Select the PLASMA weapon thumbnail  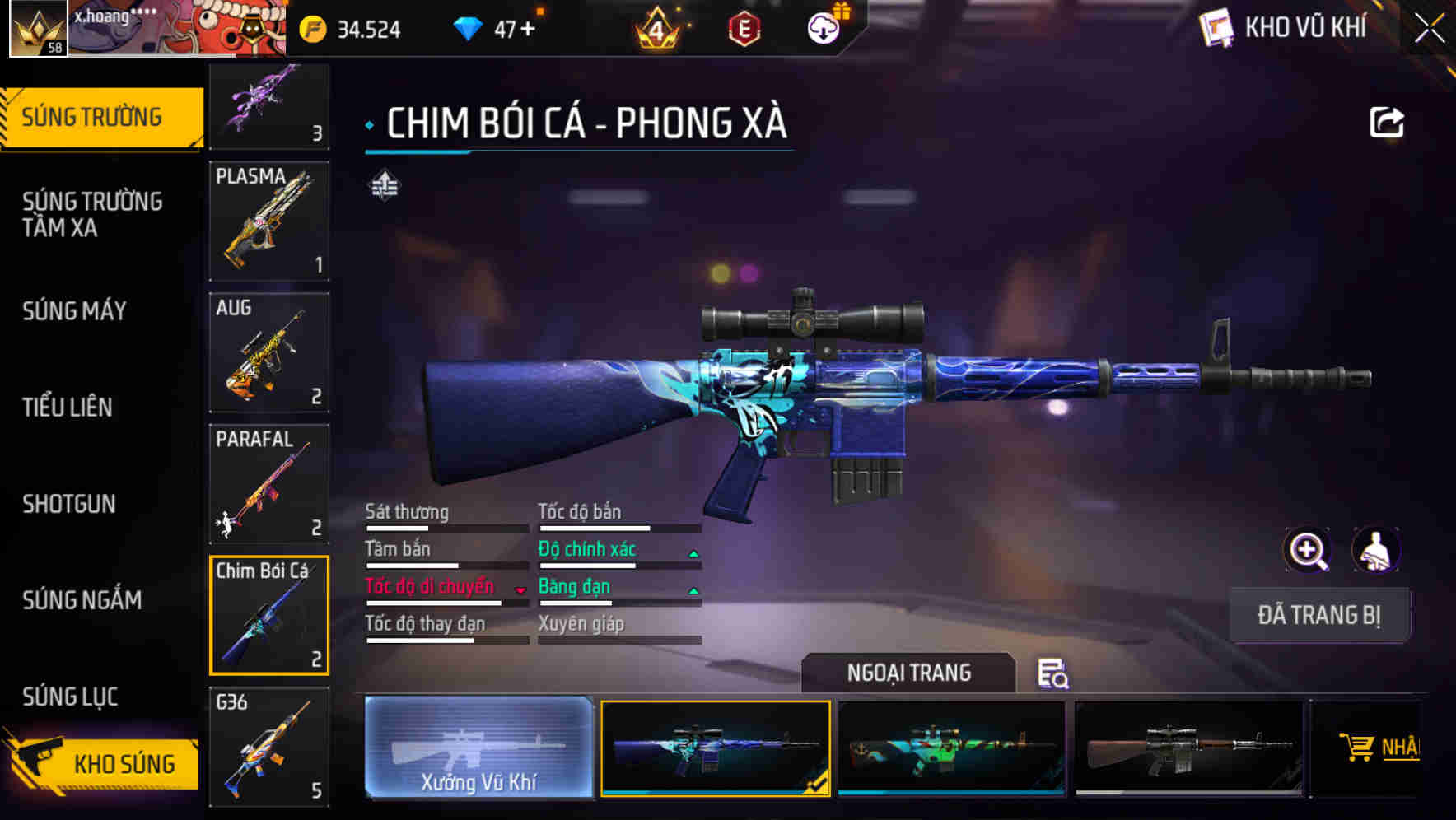[268, 221]
